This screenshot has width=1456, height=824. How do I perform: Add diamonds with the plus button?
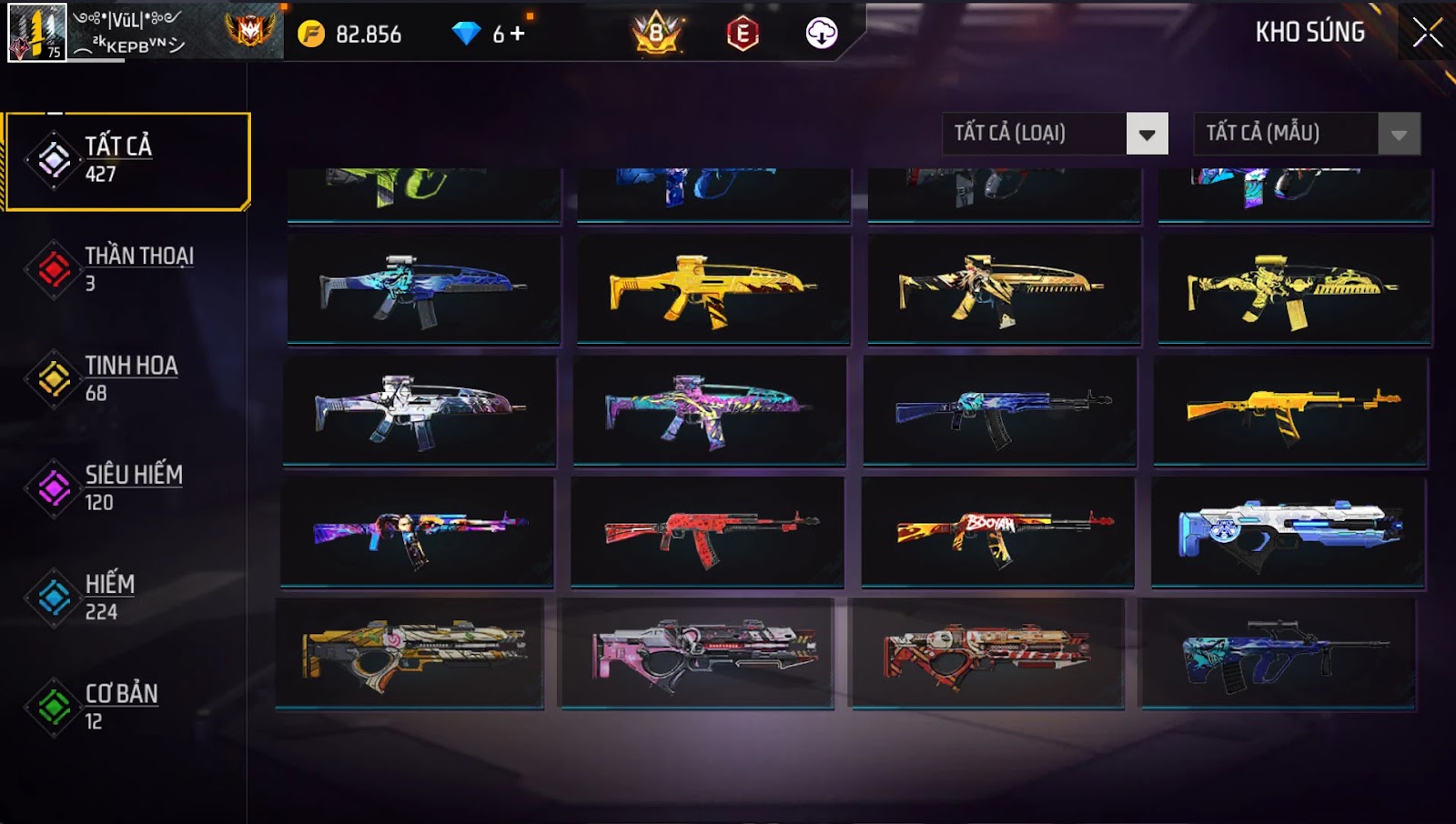517,34
